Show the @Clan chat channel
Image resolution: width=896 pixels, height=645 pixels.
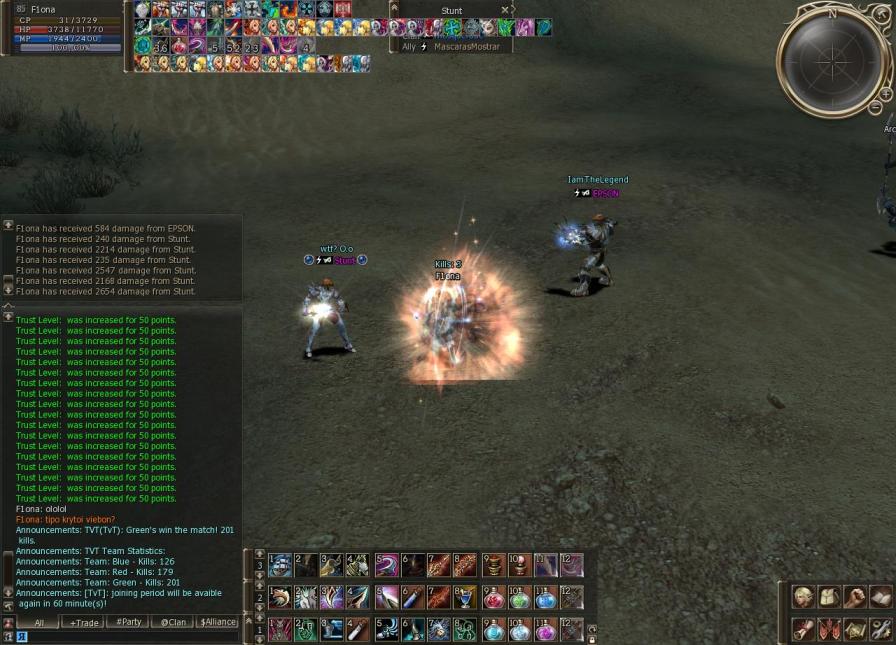[x=173, y=622]
